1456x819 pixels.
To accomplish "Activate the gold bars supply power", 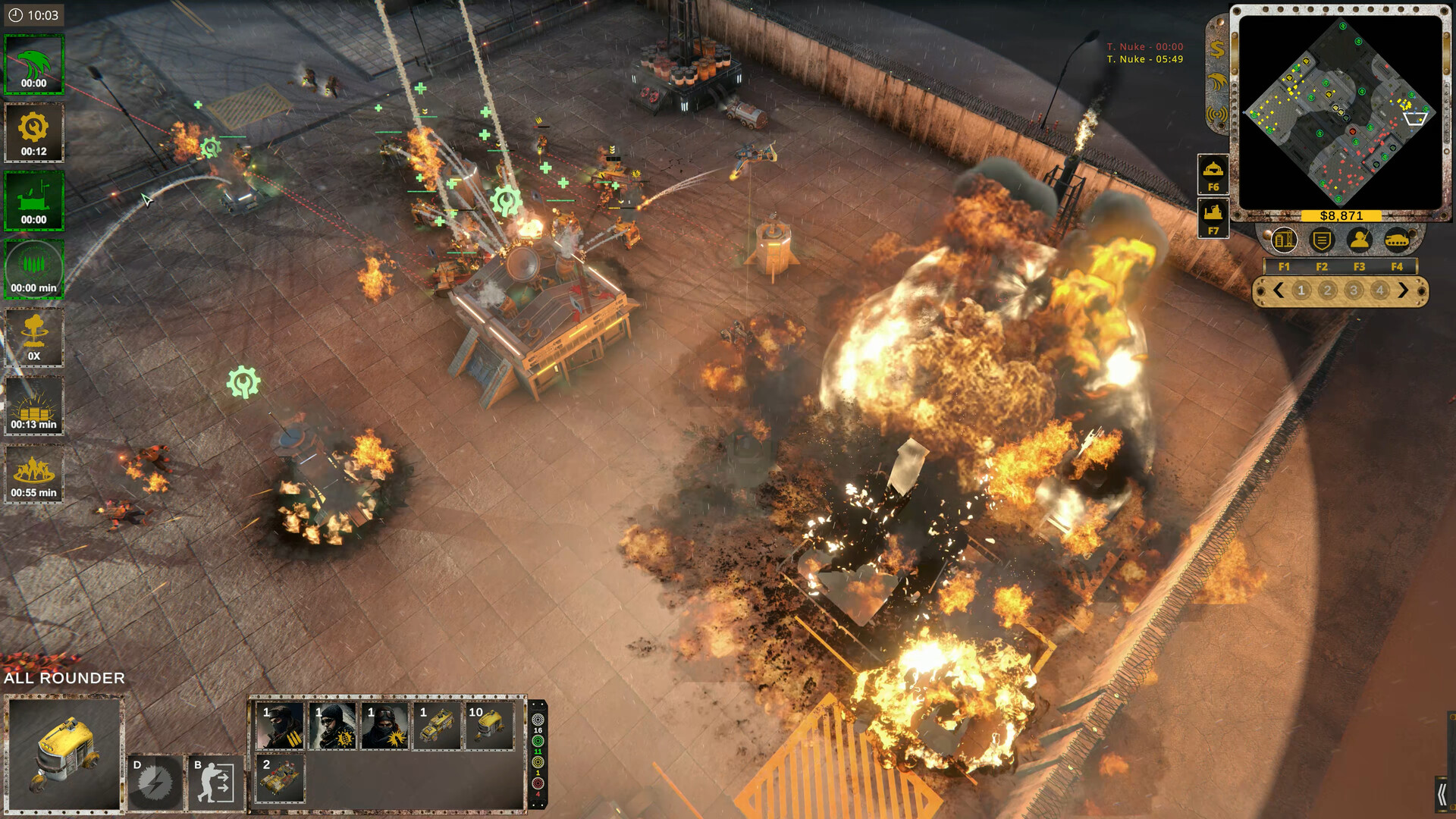I will point(33,406).
